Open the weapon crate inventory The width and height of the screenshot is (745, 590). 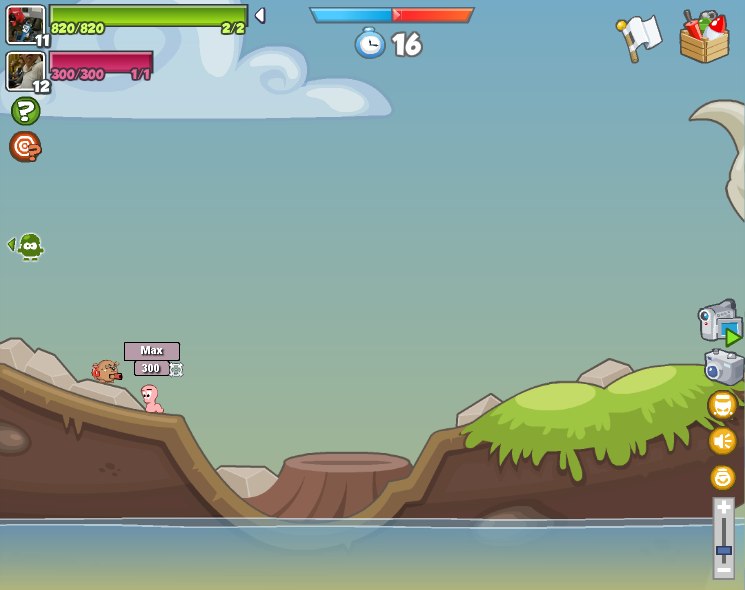(x=704, y=38)
